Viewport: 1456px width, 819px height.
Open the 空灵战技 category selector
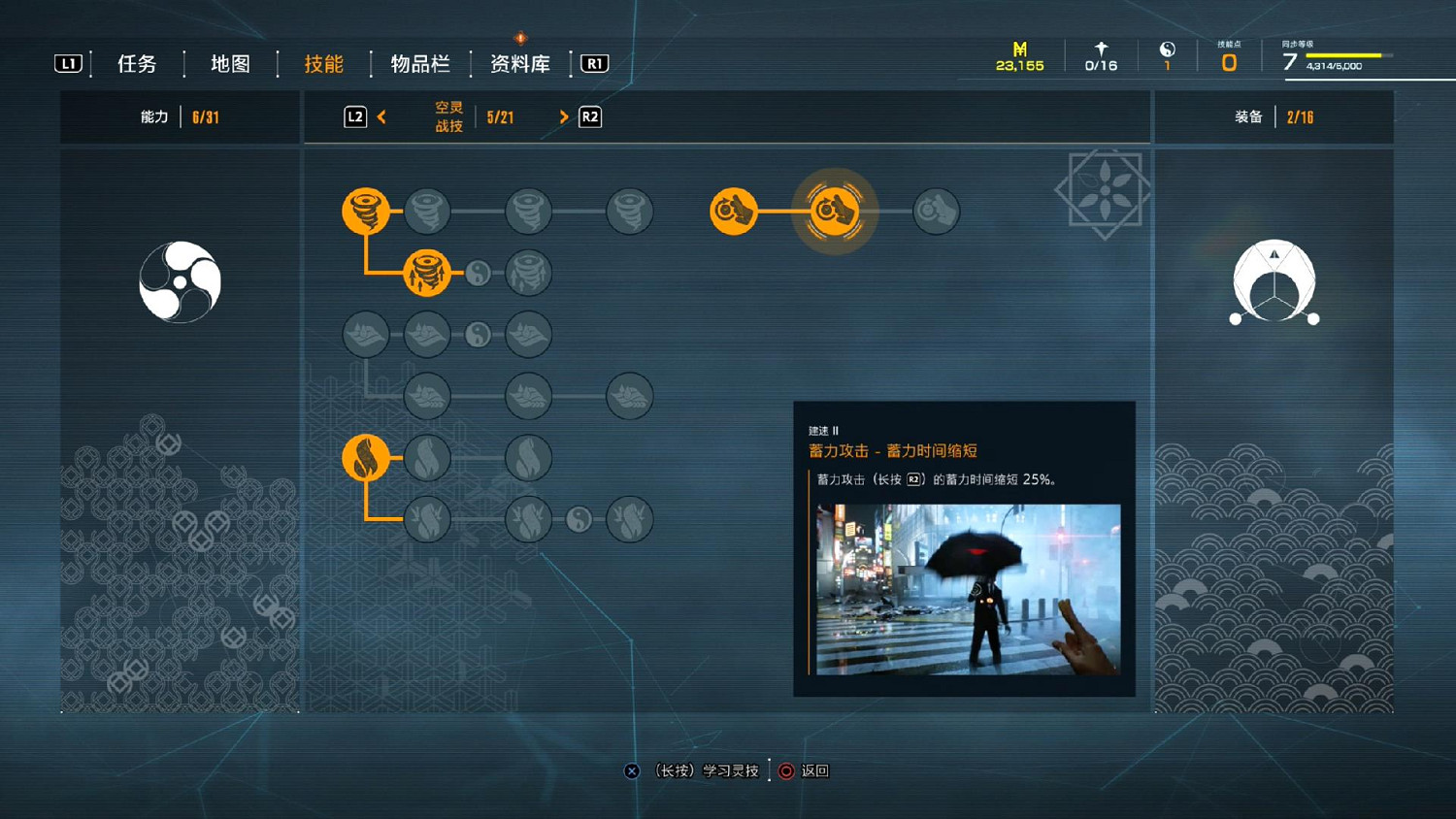click(x=447, y=116)
